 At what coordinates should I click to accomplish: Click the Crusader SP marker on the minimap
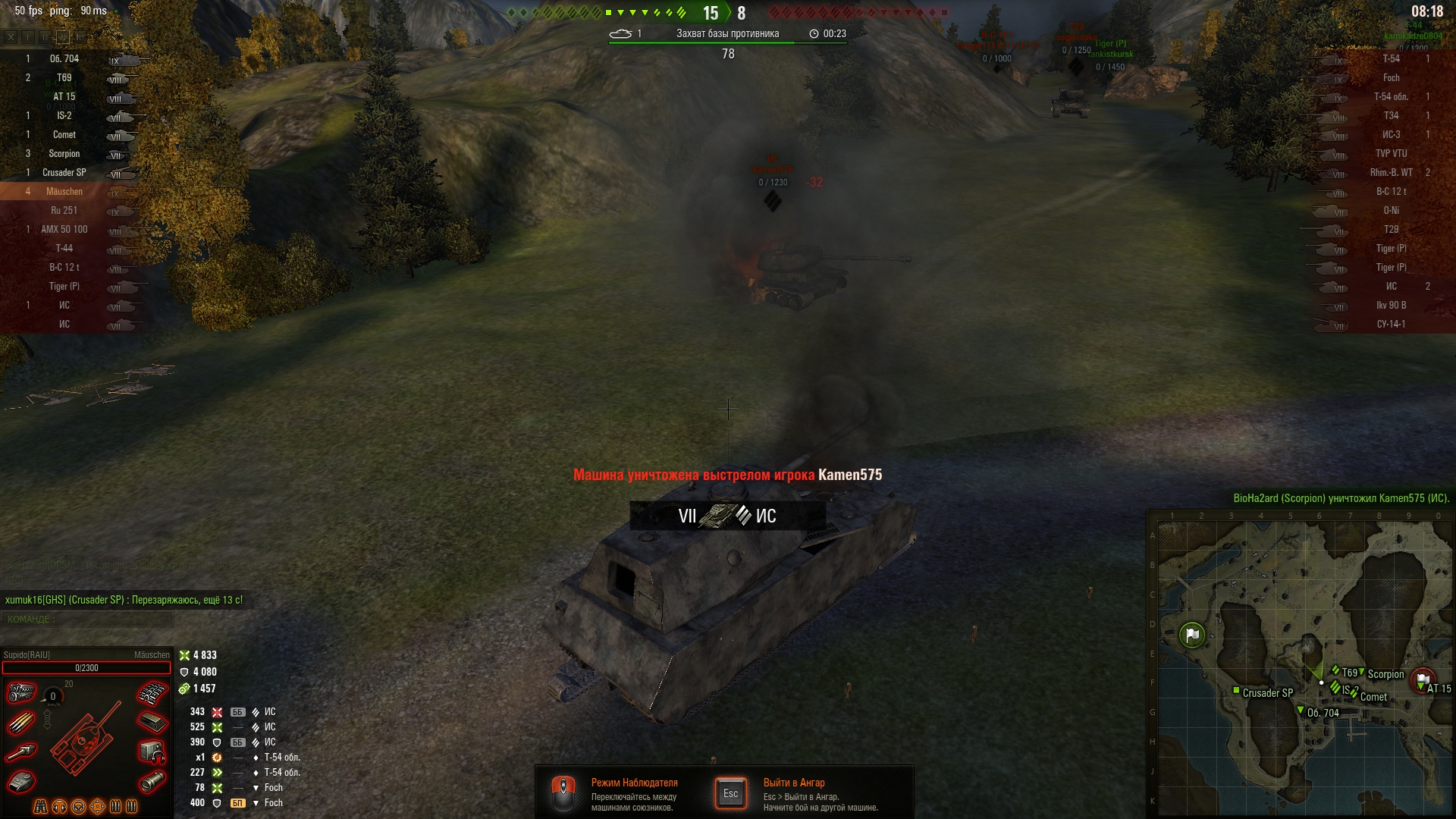click(1237, 691)
